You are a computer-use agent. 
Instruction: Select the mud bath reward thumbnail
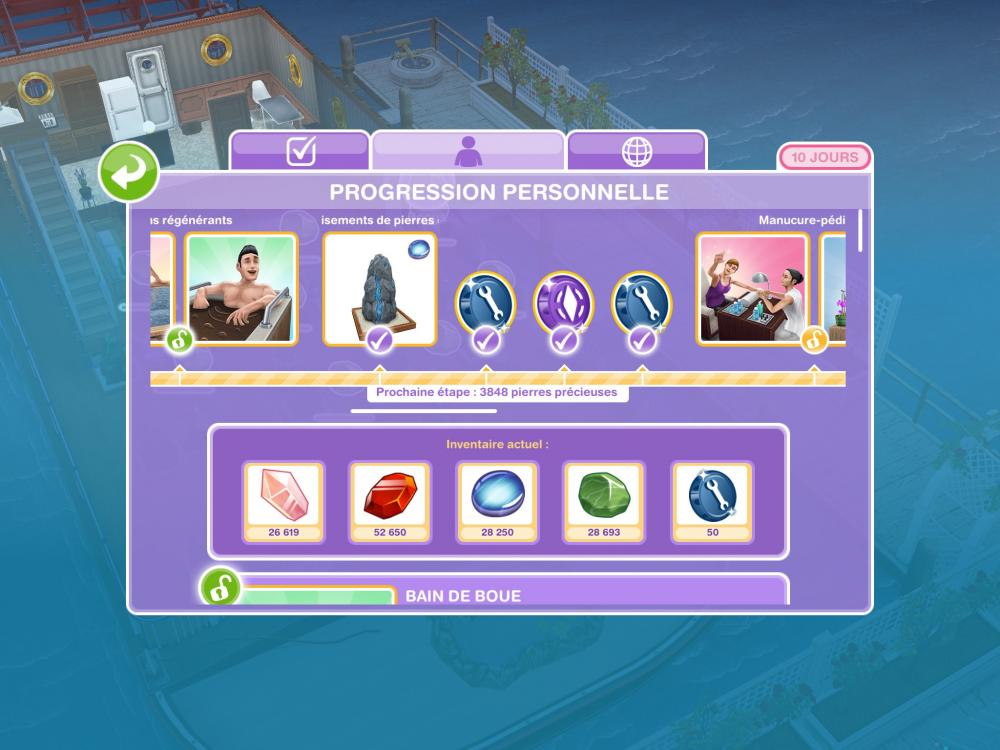pyautogui.click(x=242, y=288)
